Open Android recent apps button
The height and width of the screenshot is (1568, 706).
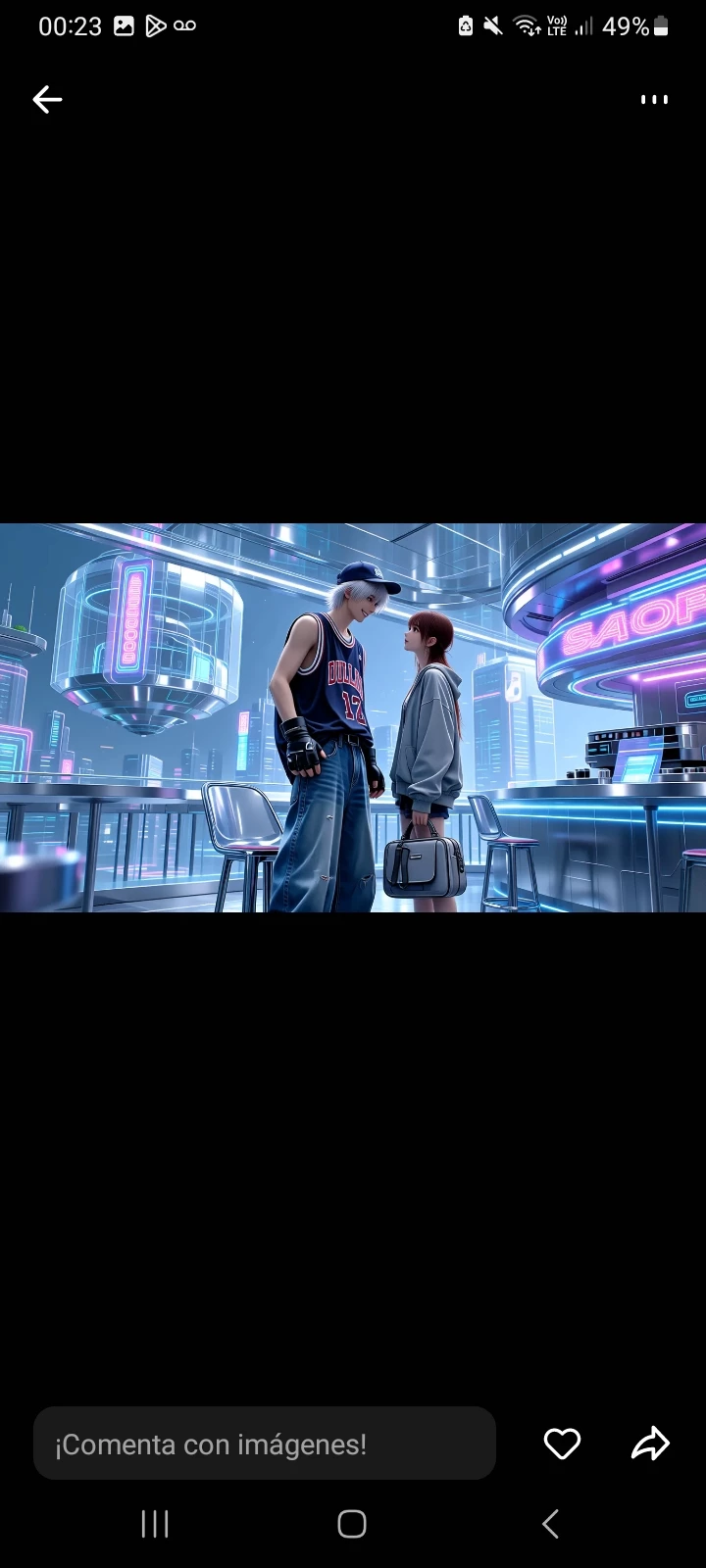pos(155,1524)
